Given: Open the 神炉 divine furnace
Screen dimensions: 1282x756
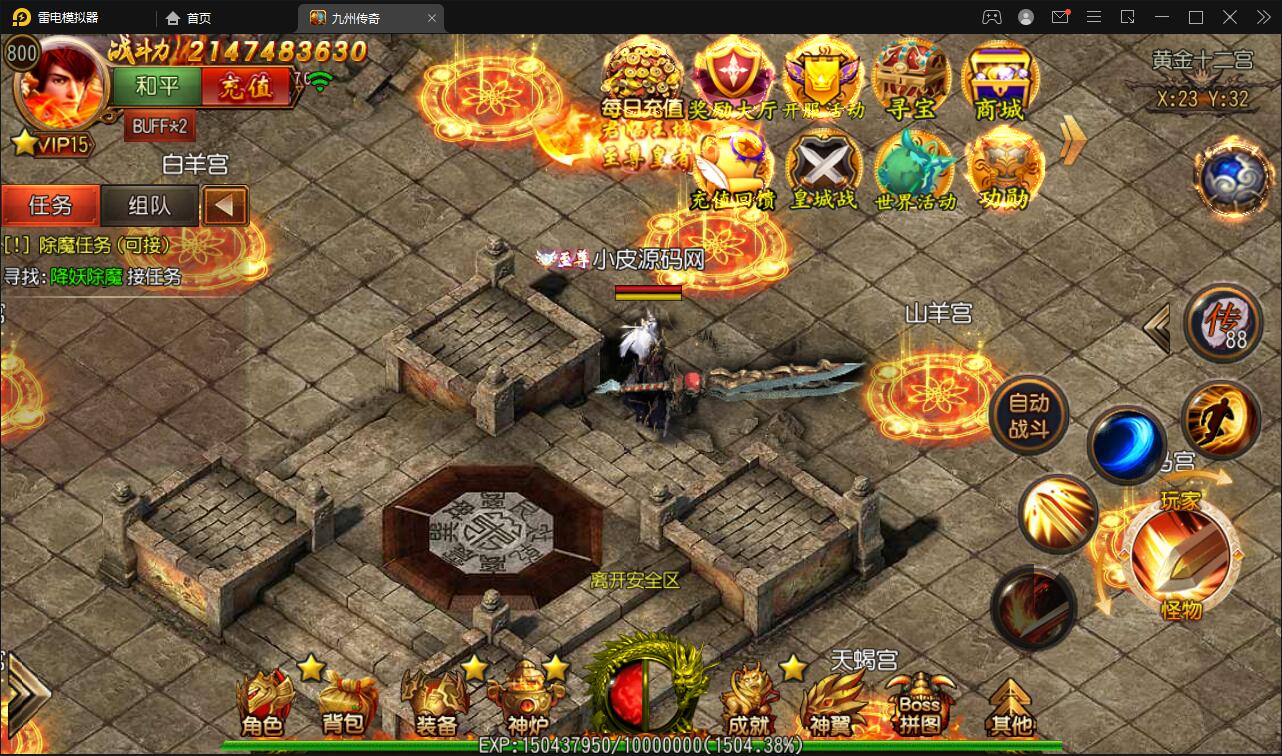Looking at the screenshot, I should point(527,704).
